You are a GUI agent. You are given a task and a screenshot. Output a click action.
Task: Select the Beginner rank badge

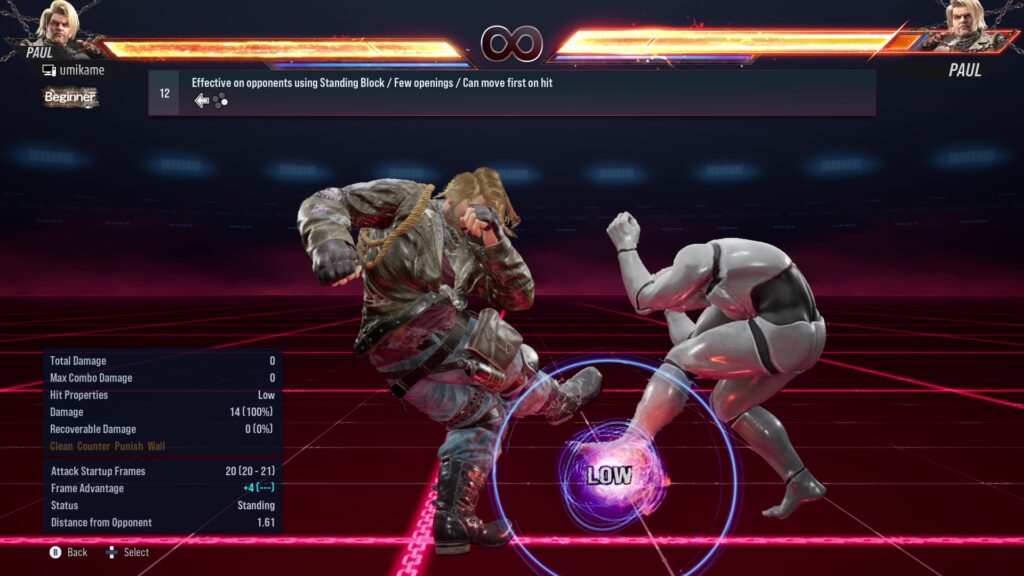tap(70, 97)
